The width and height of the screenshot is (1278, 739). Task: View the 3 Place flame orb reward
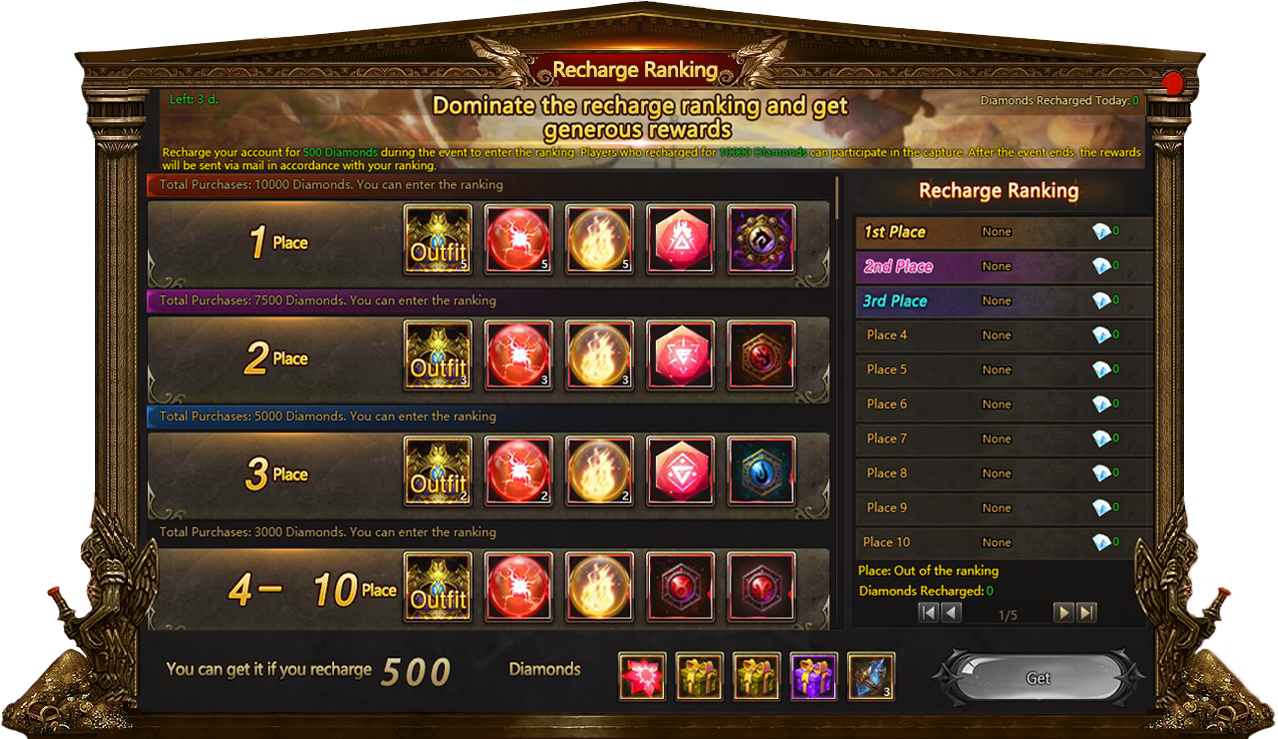click(x=599, y=471)
